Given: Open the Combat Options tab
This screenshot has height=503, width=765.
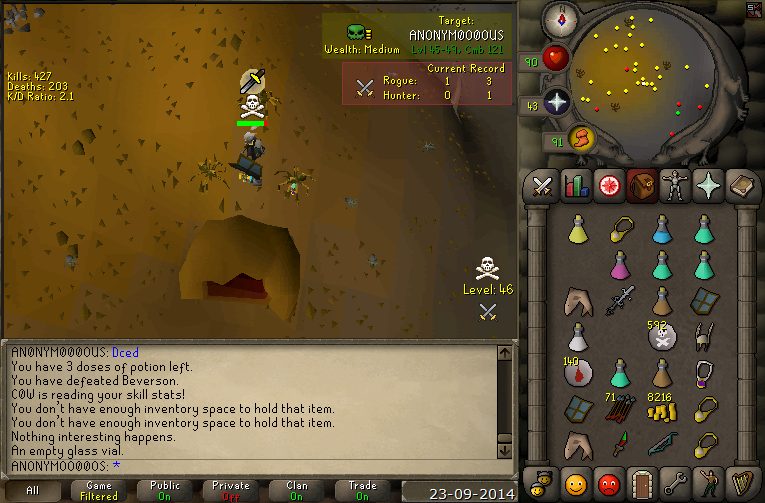Looking at the screenshot, I should [543, 186].
